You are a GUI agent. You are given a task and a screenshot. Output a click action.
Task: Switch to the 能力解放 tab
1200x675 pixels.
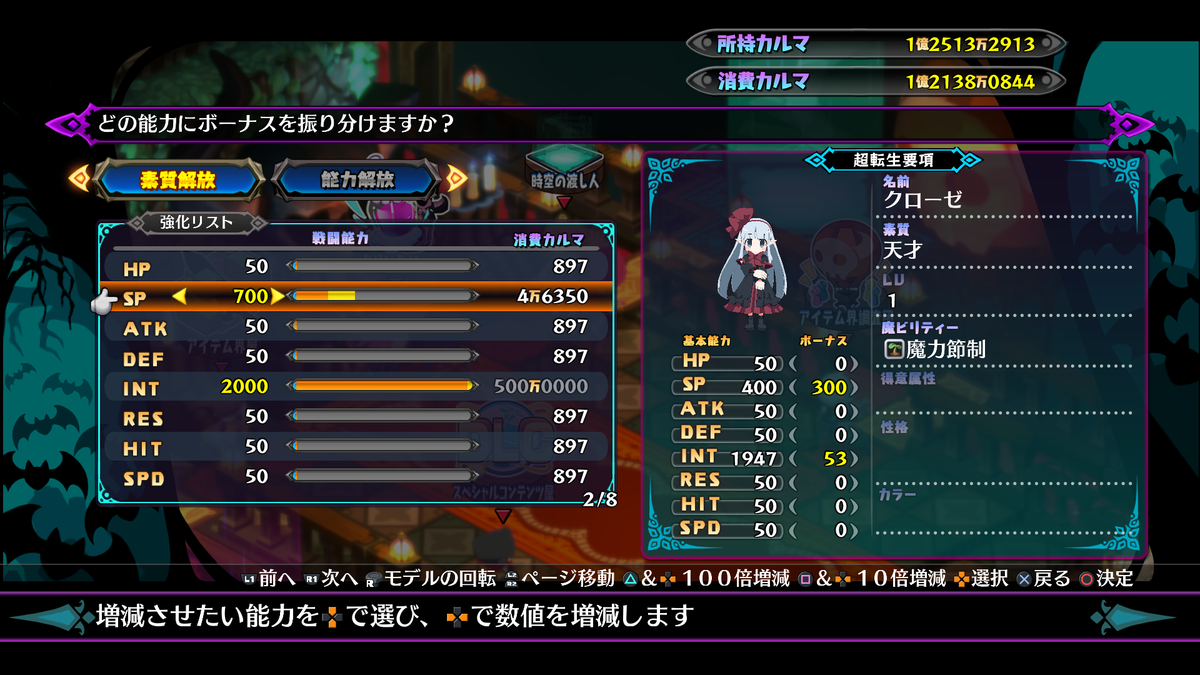point(357,180)
